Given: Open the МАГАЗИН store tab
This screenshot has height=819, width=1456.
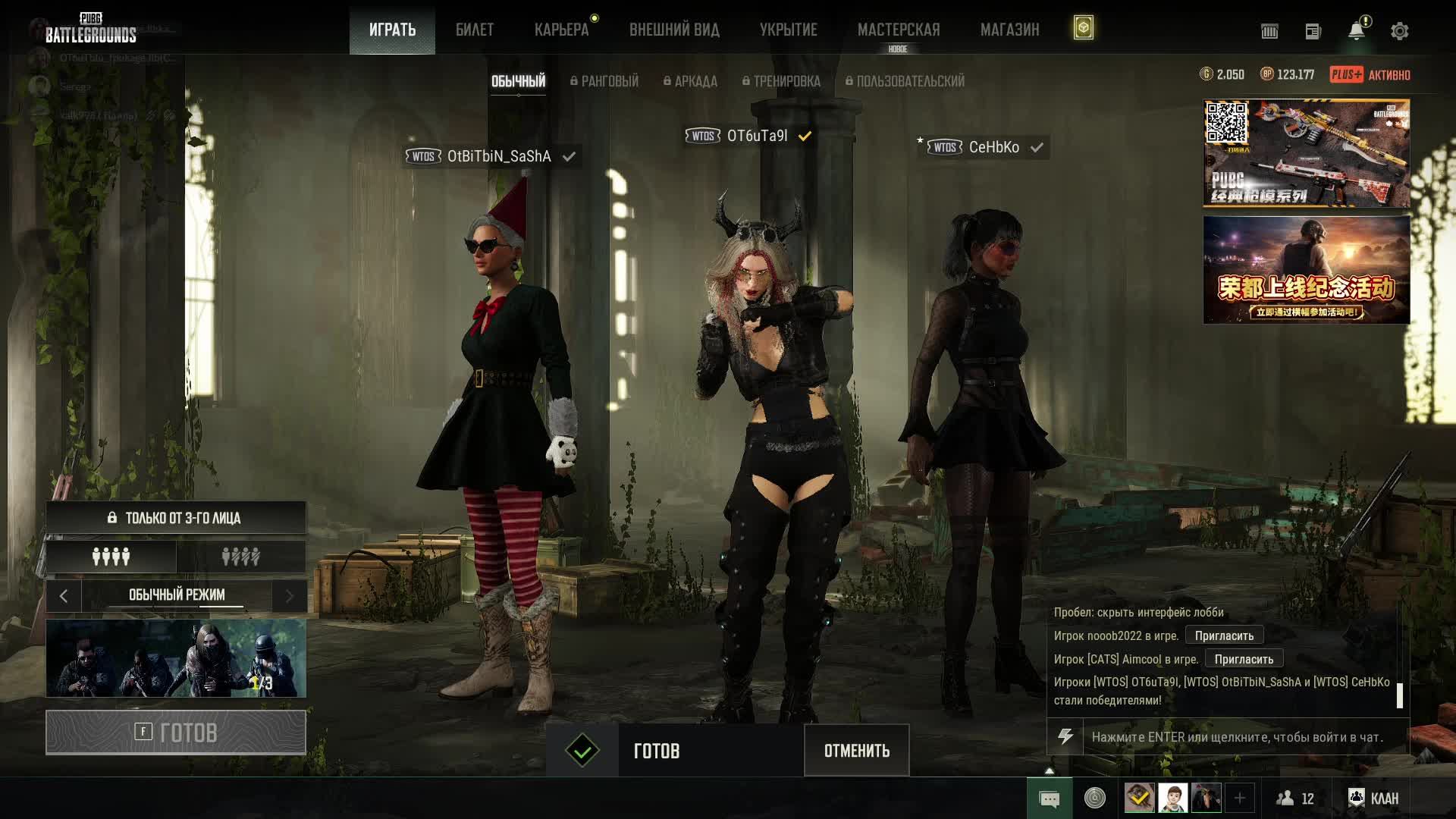Looking at the screenshot, I should [1009, 30].
